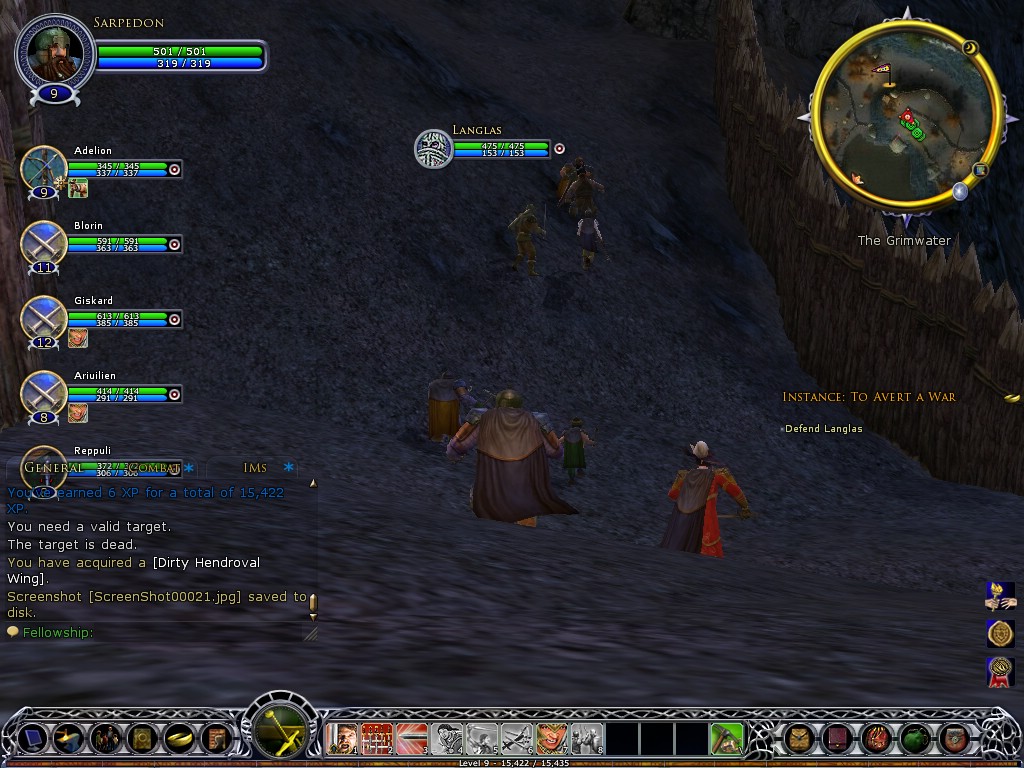Click the Fellowship chat input line

(160, 632)
